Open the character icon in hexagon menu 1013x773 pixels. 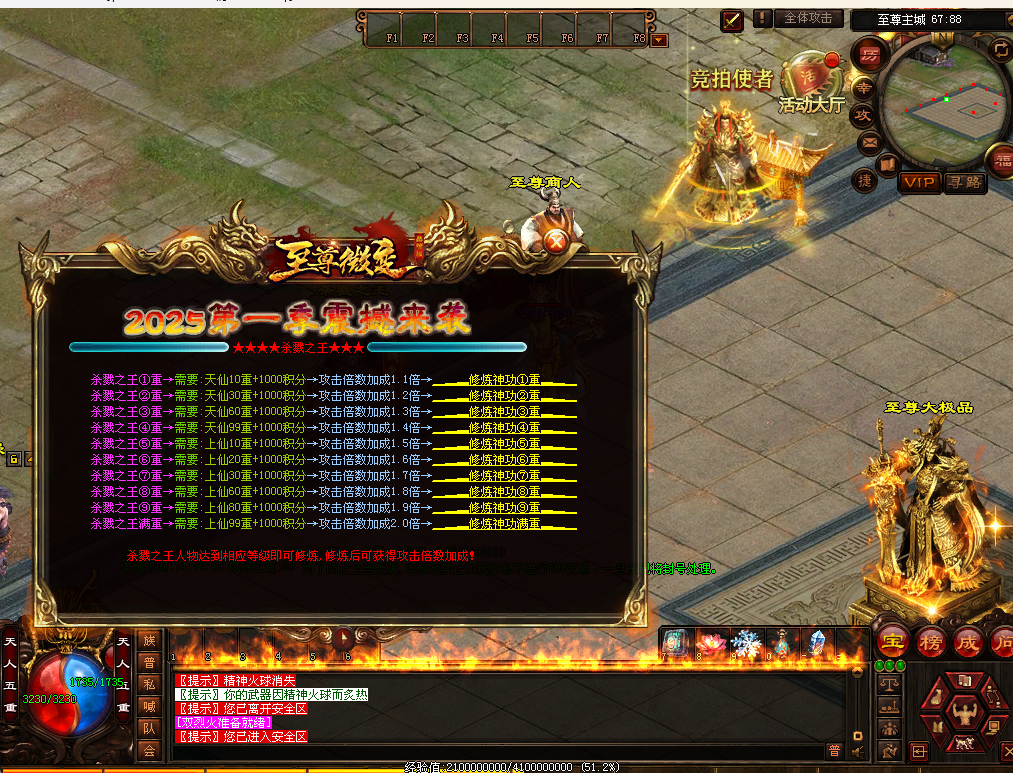pyautogui.click(x=965, y=713)
